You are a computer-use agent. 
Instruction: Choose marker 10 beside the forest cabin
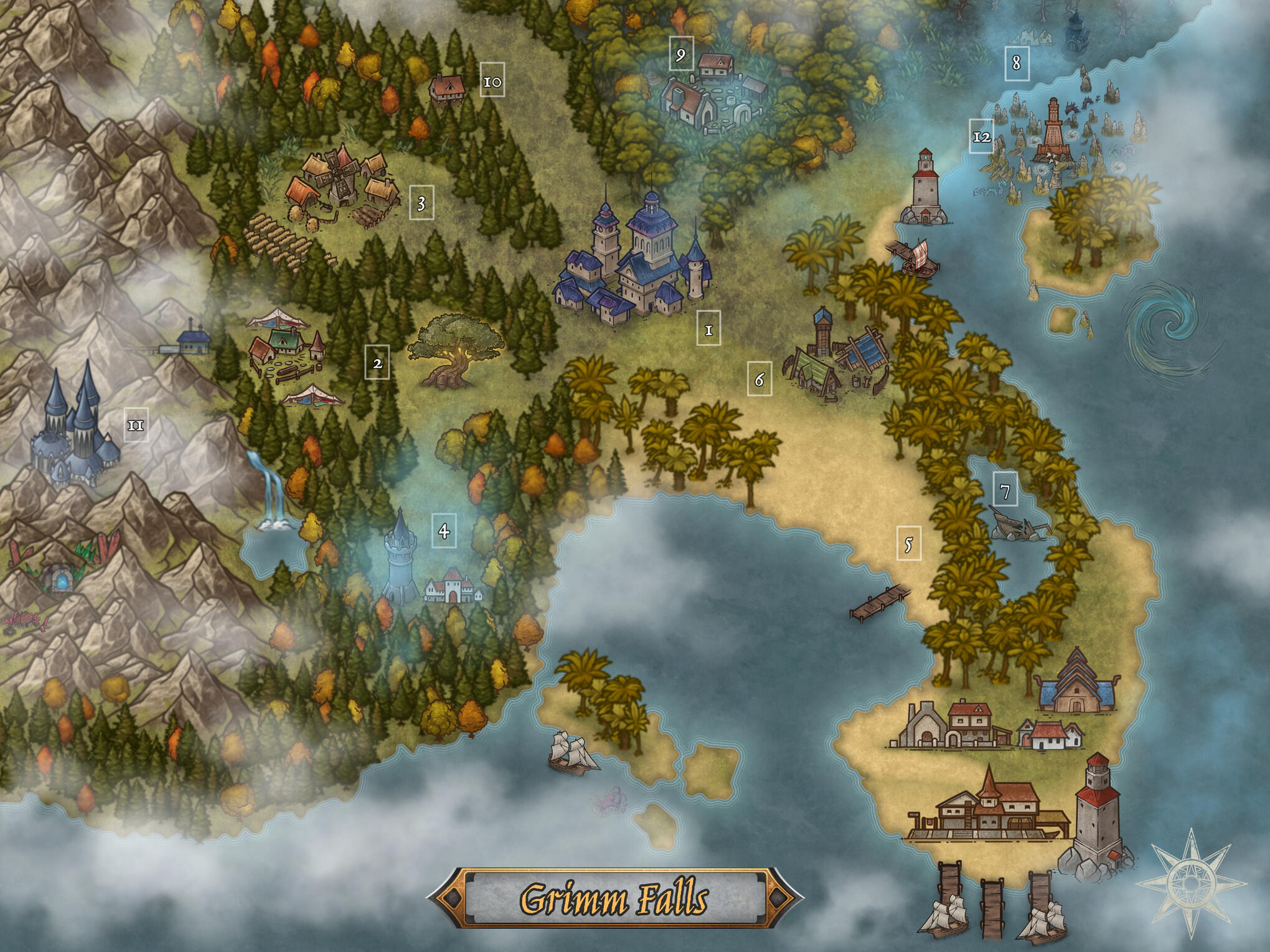click(492, 82)
